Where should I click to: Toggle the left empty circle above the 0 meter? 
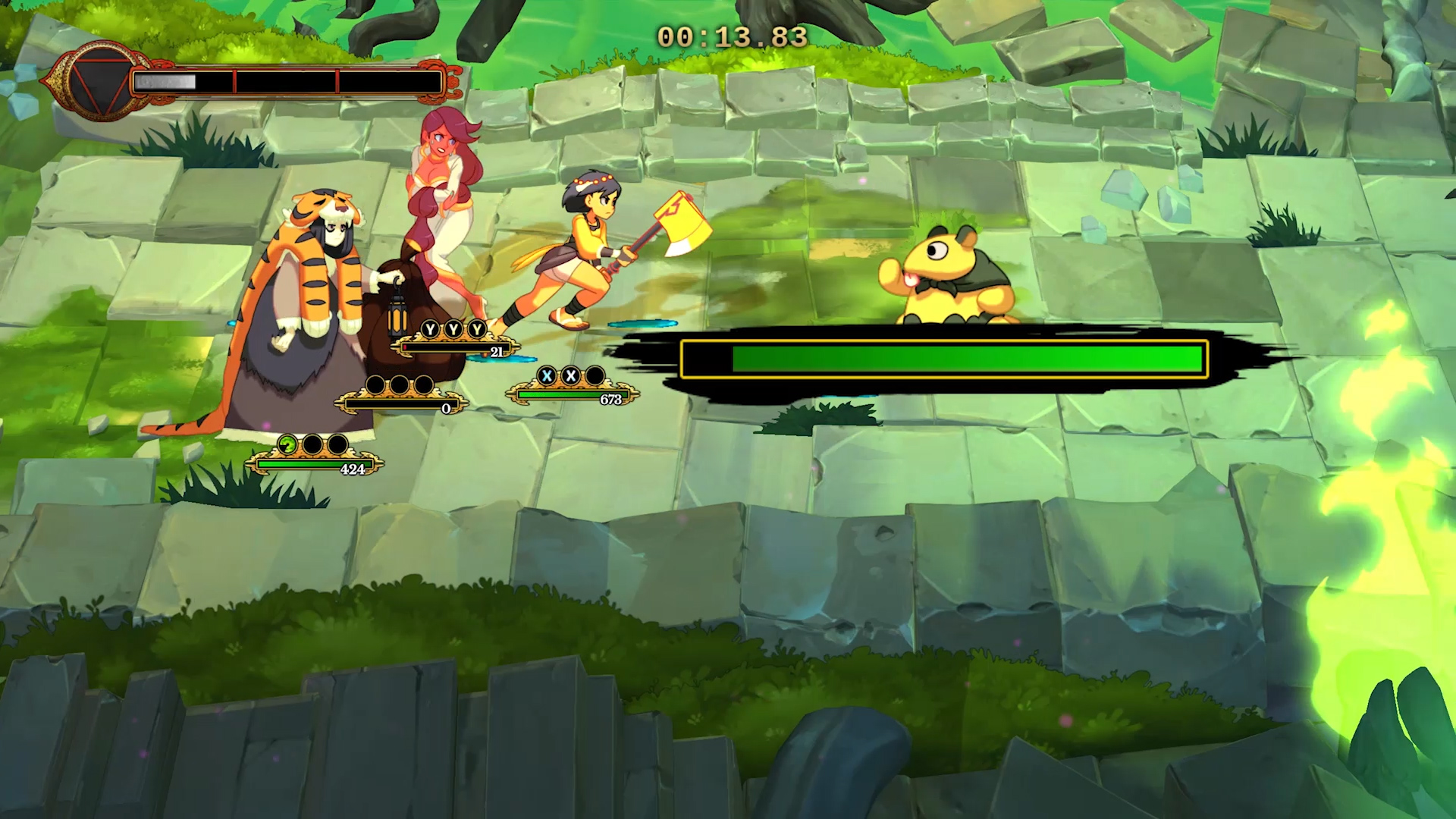pyautogui.click(x=377, y=384)
